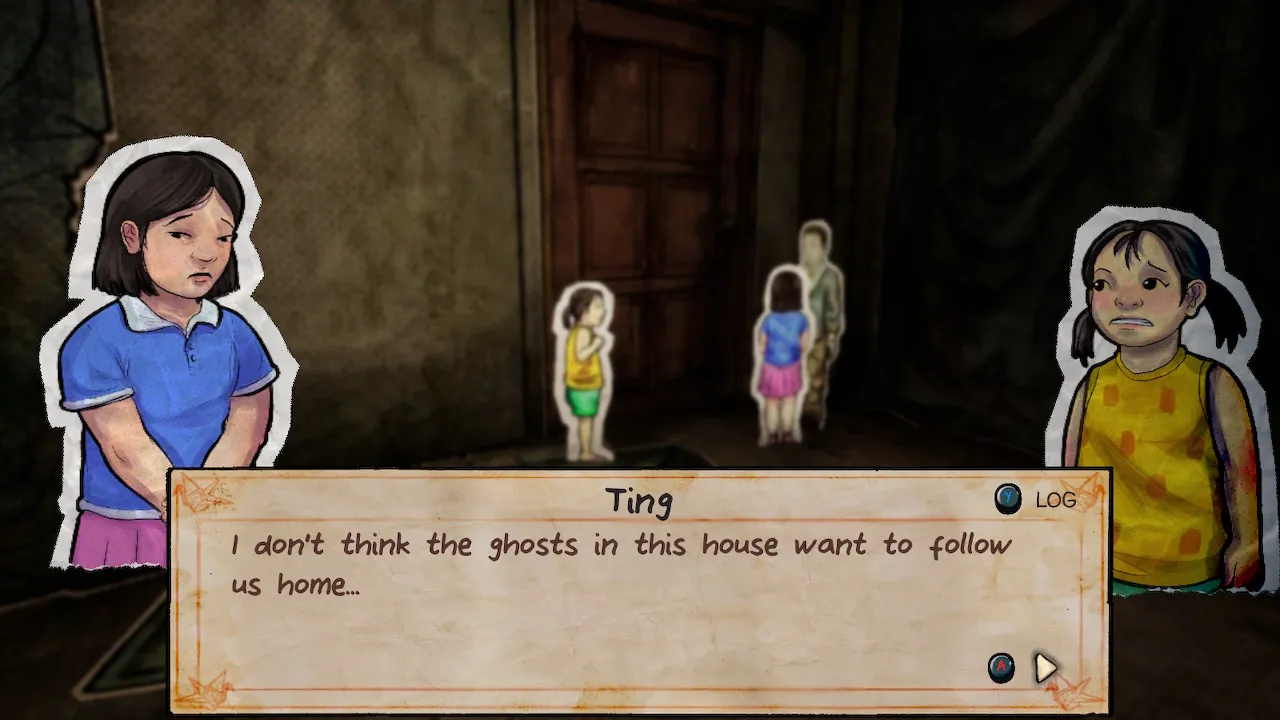This screenshot has width=1280, height=720.
Task: Click the speaker name Ting
Action: 641,500
